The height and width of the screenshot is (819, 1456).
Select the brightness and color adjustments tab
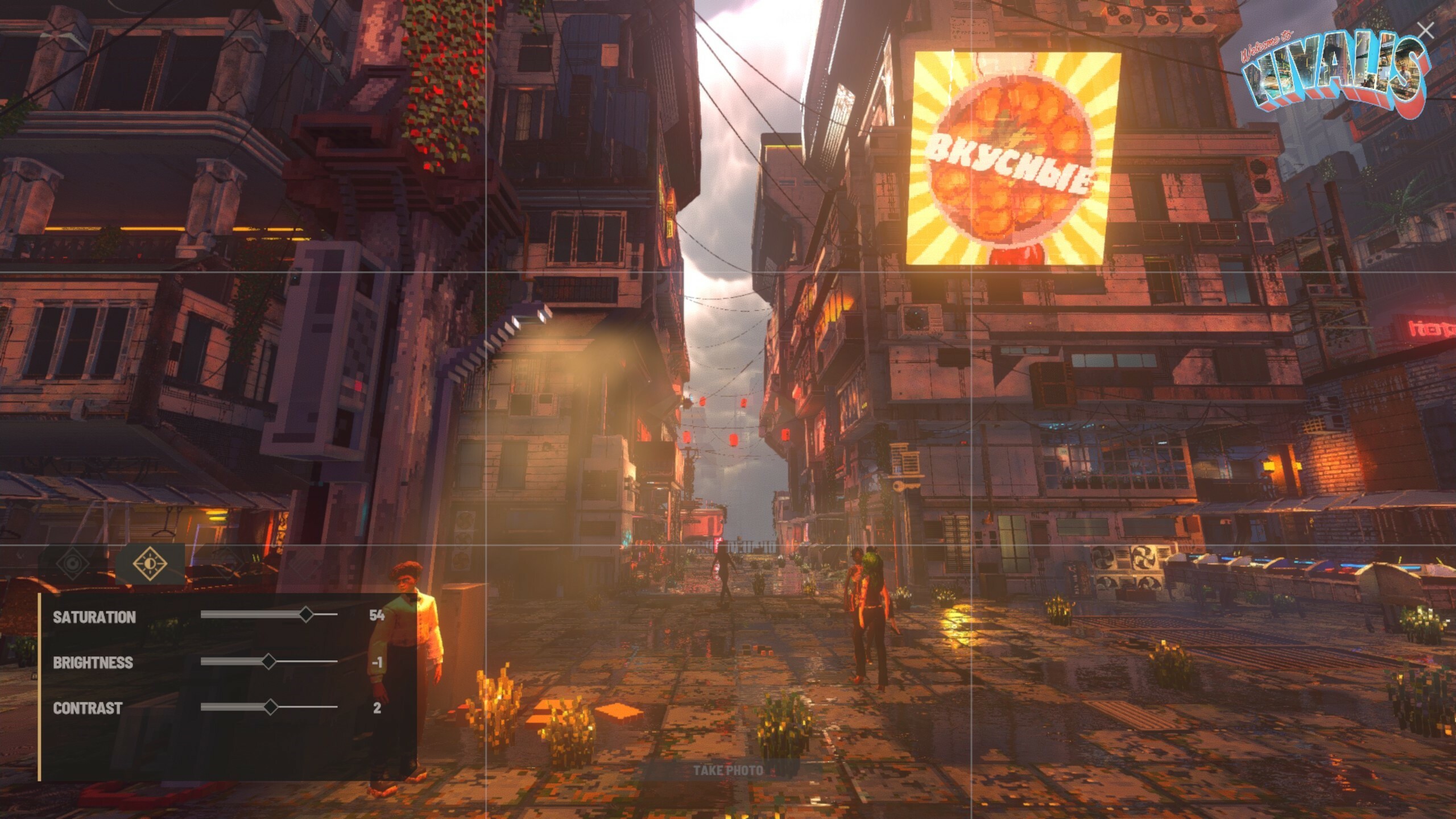[150, 564]
